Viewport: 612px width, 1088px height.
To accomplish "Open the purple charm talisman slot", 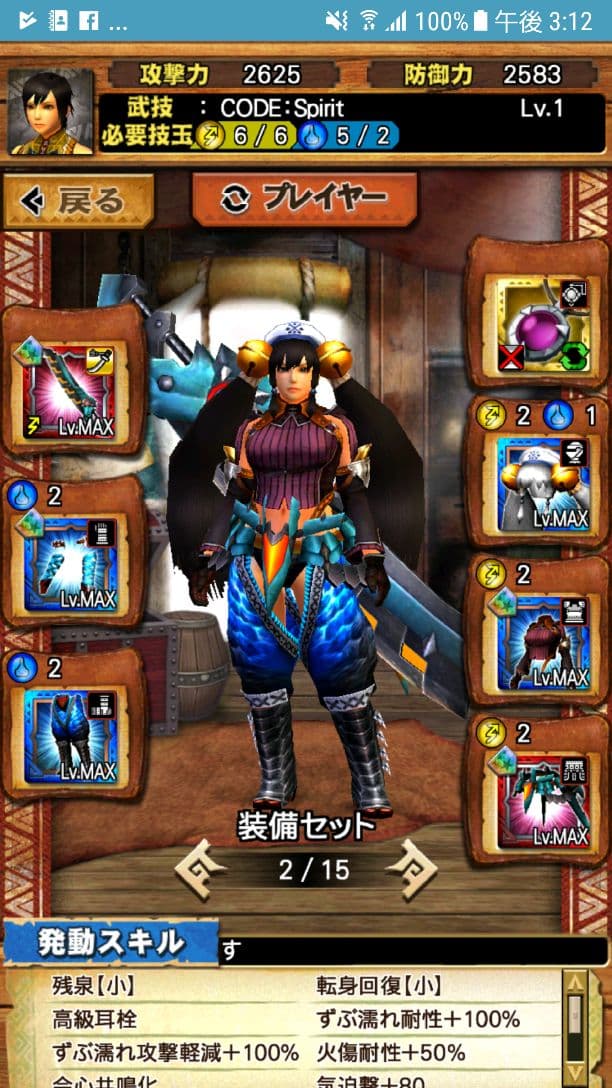I will [540, 322].
